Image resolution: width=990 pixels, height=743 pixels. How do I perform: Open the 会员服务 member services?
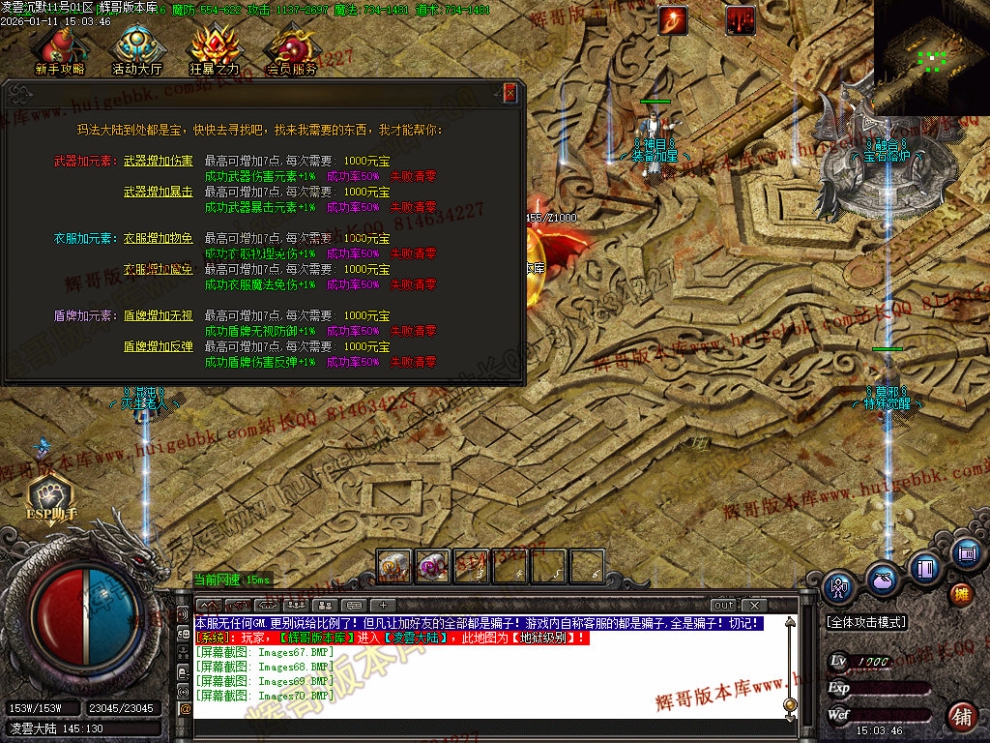click(291, 50)
